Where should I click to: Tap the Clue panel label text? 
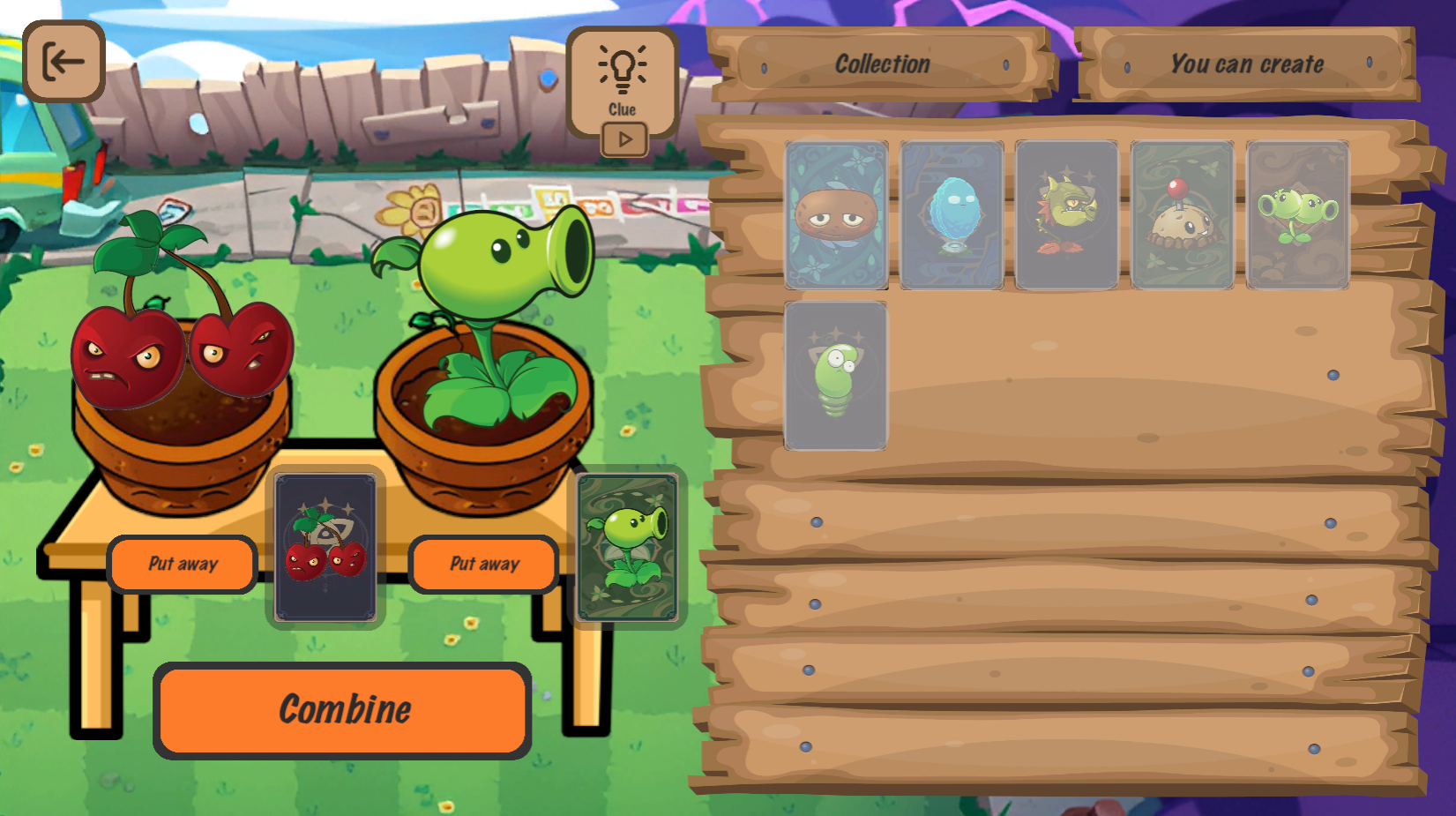coord(624,109)
